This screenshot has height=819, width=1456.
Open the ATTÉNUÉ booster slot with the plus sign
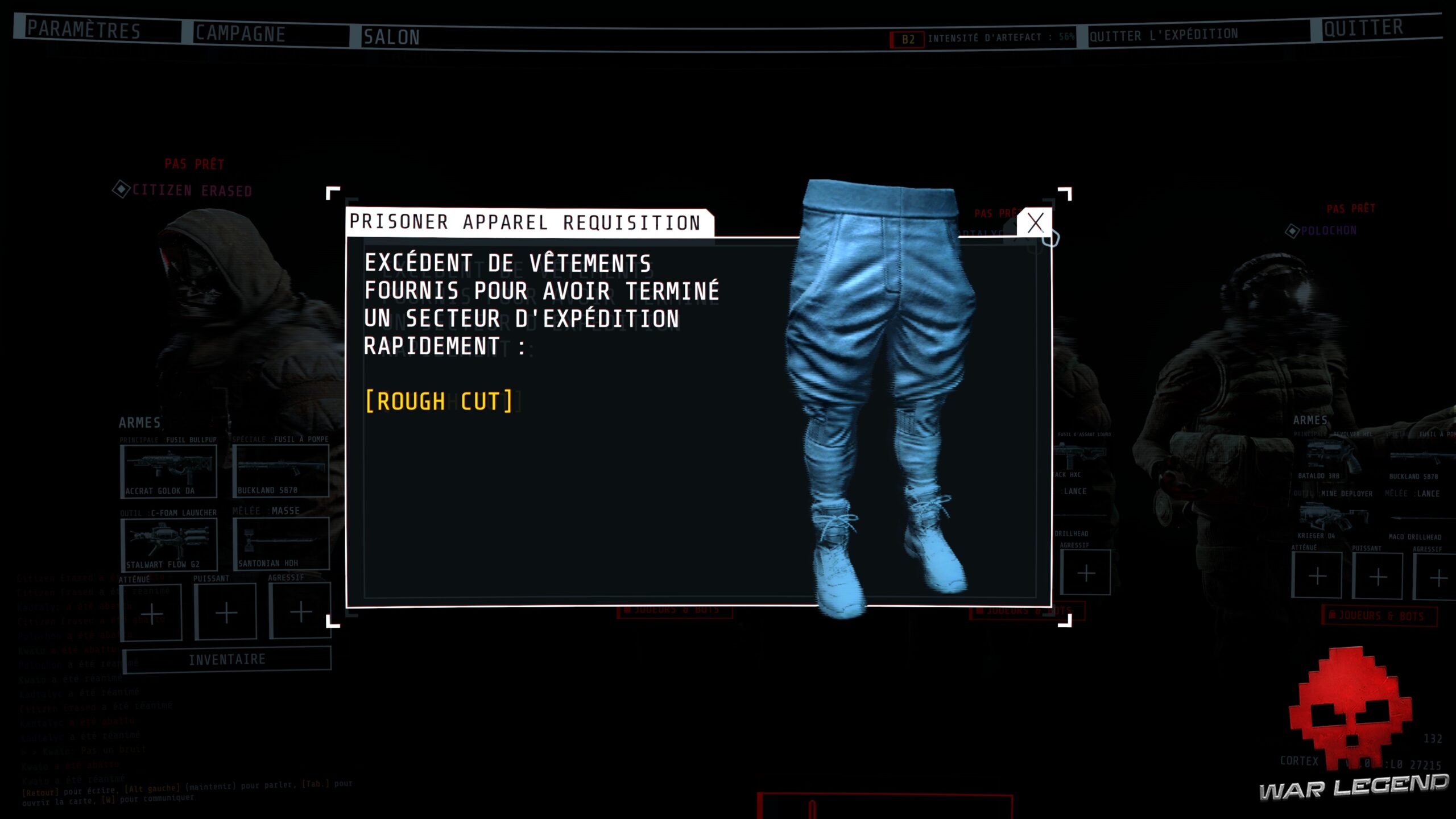pos(152,613)
